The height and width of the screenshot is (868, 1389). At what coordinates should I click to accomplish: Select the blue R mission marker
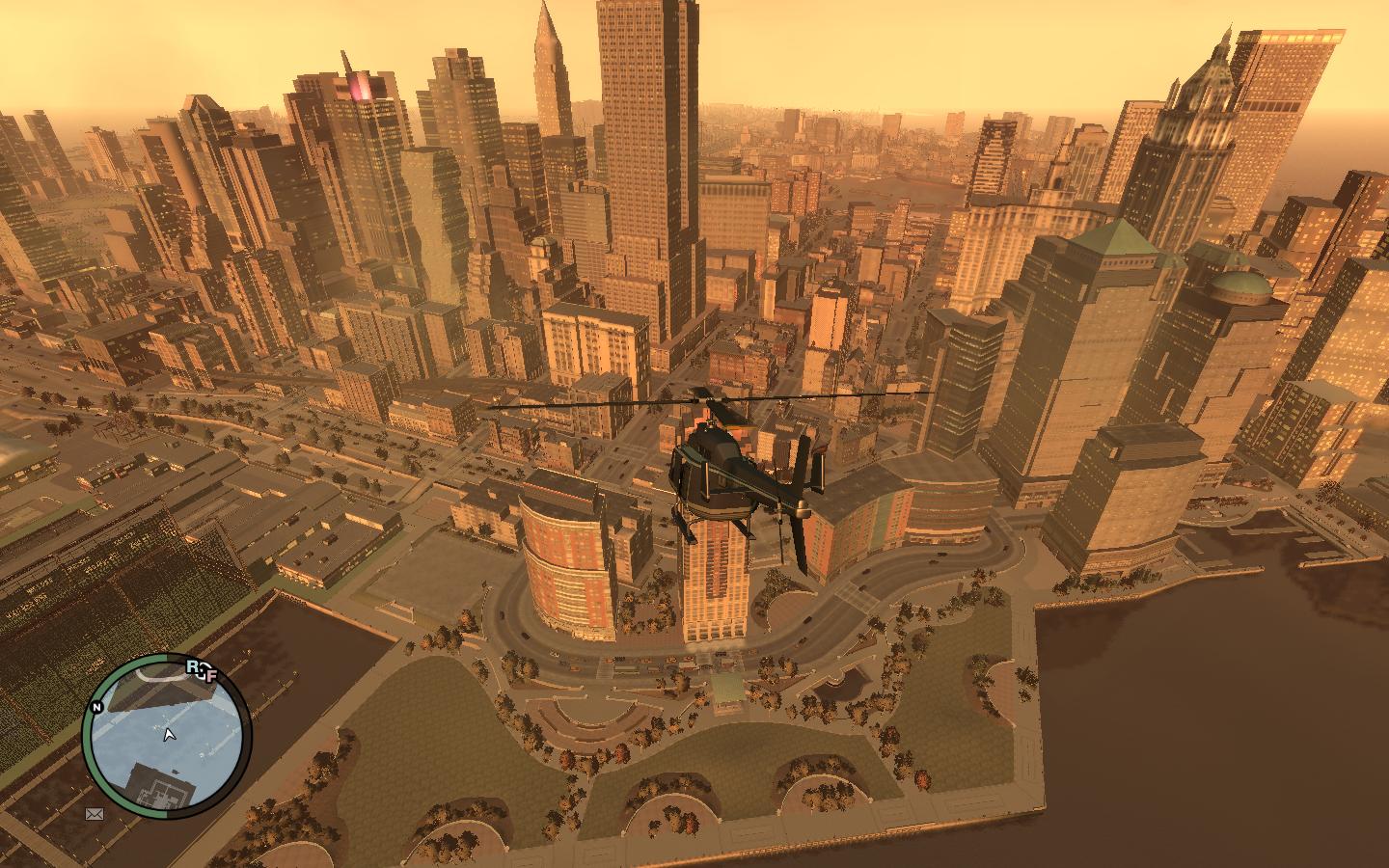194,666
